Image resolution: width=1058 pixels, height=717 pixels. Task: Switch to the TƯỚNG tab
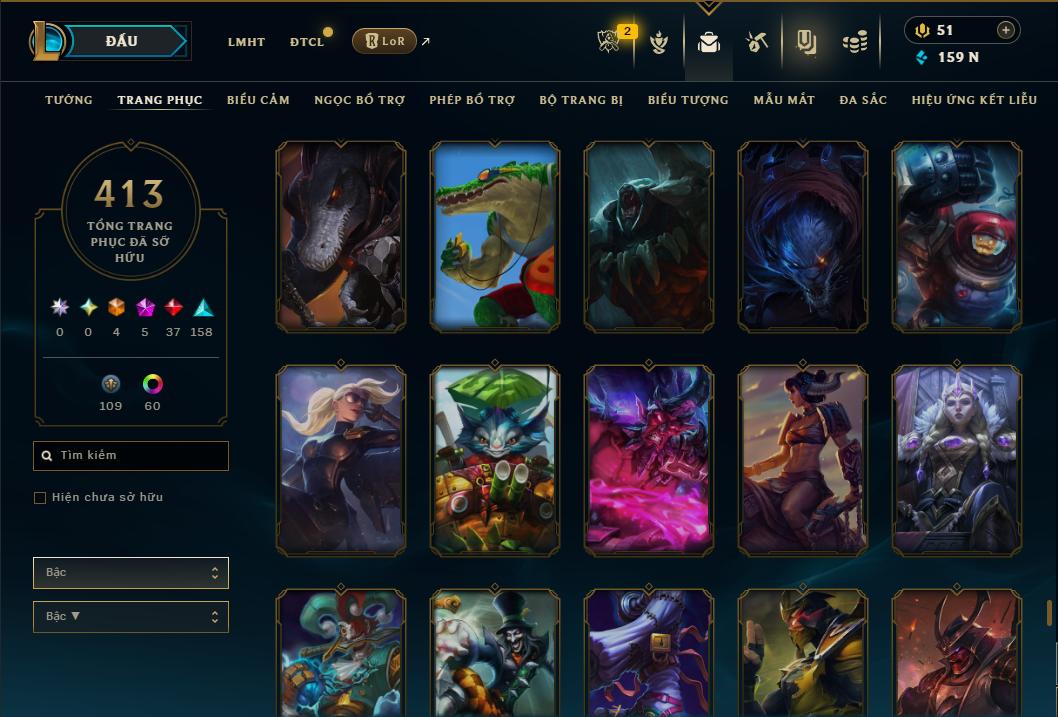(69, 100)
